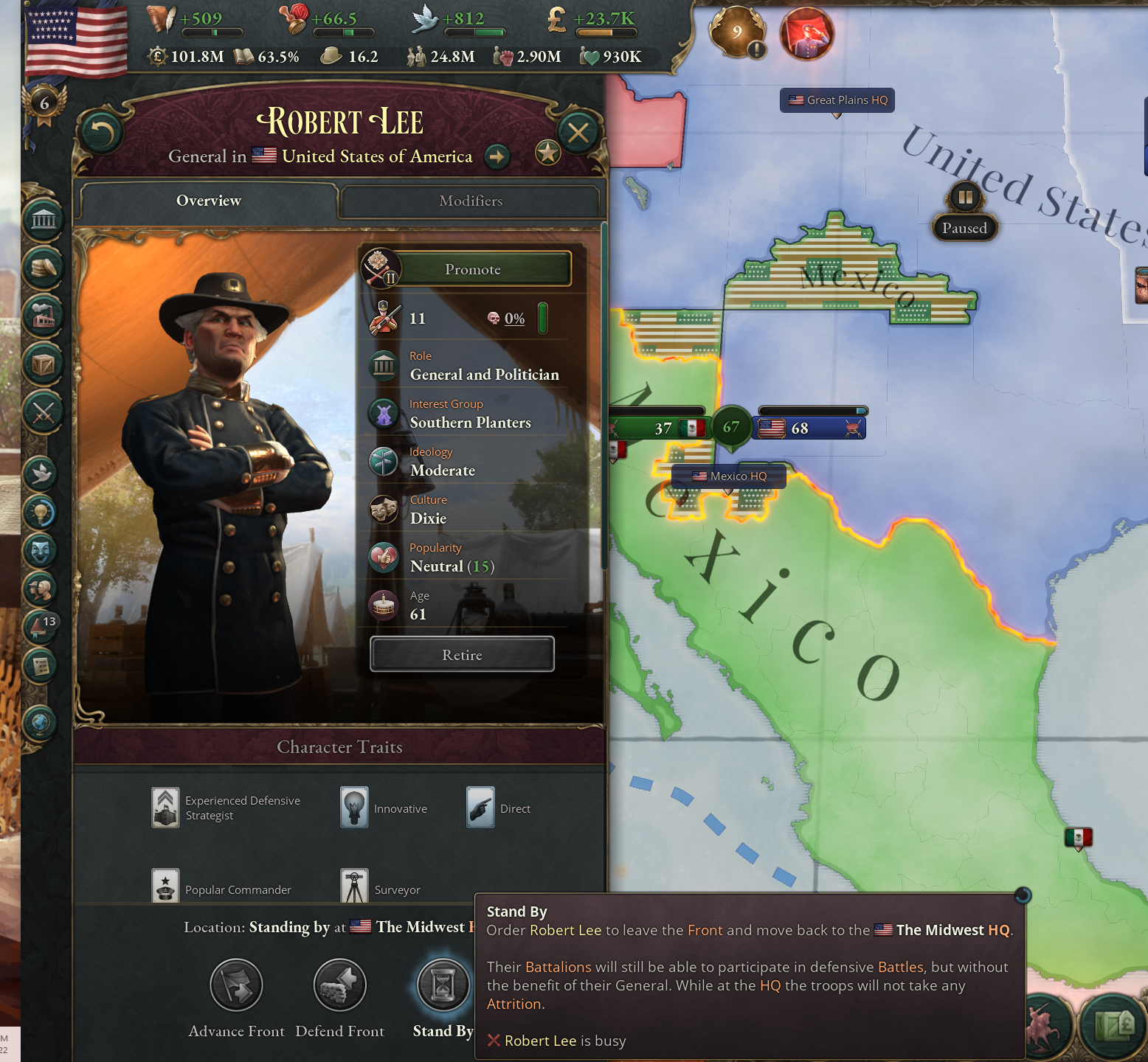Open the Mexico HQ map marker
1148x1062 pixels.
click(x=730, y=476)
